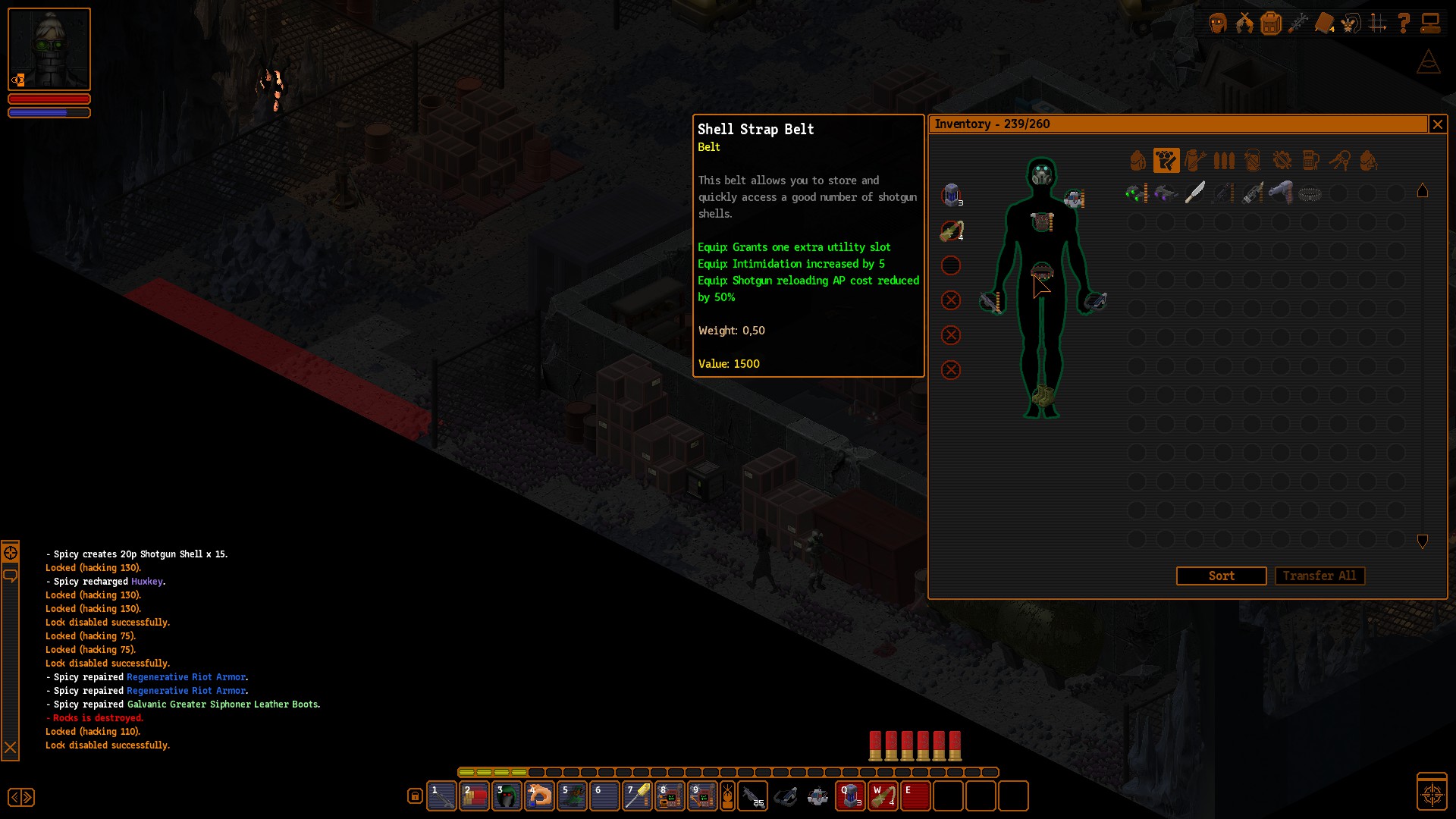Activate the yellow screwdriver in hotbar slot 7
Image resolution: width=1456 pixels, height=819 pixels.
637,796
